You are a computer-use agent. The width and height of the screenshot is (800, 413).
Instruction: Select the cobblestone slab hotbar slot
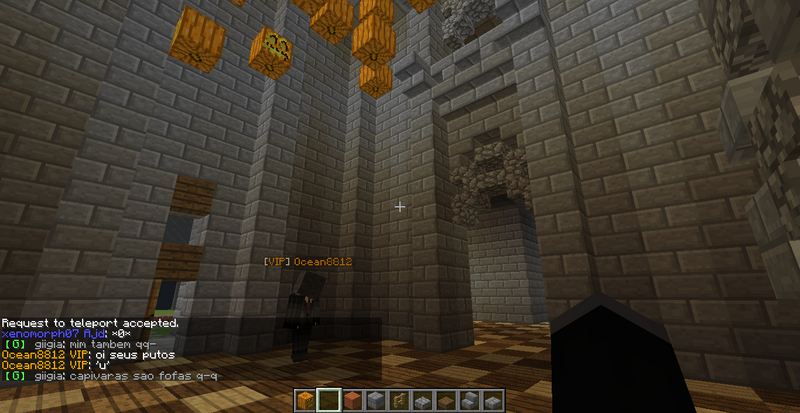point(421,400)
